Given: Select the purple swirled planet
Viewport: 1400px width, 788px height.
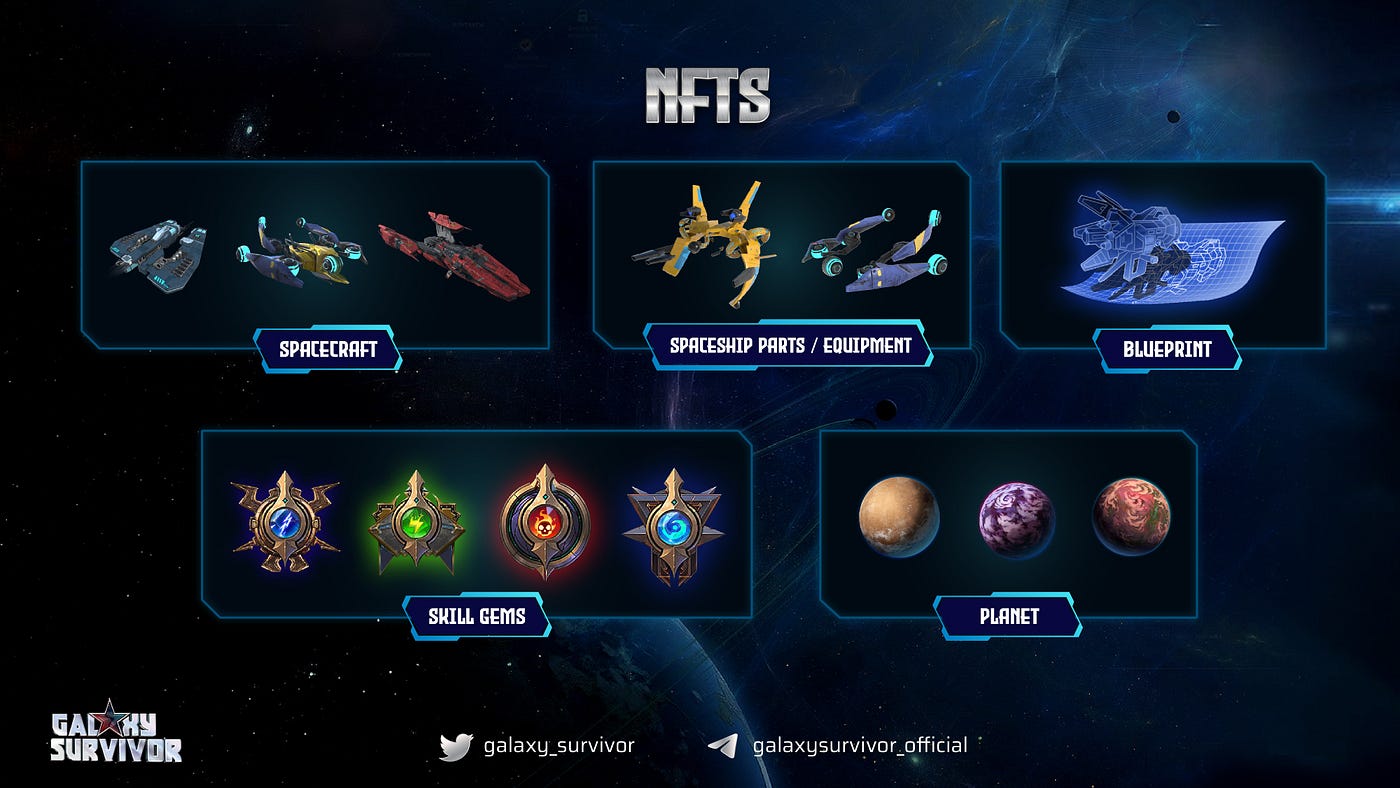Looking at the screenshot, I should [1015, 519].
